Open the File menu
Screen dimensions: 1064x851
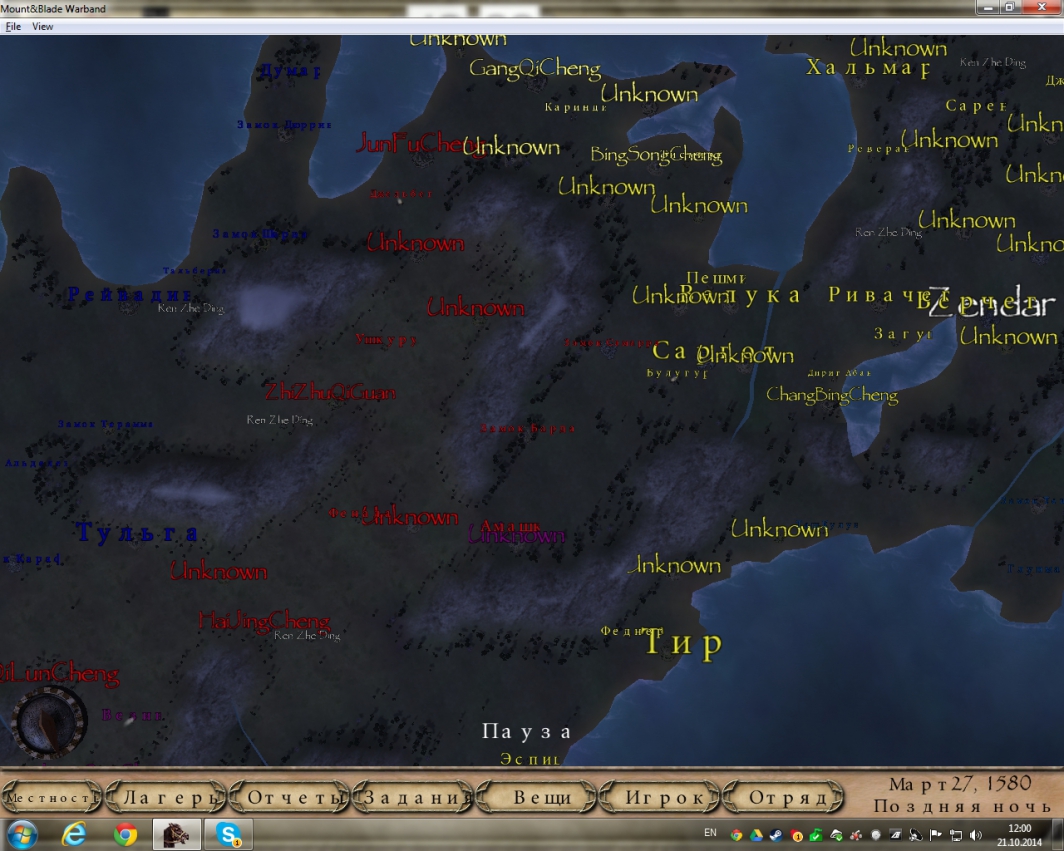pos(13,27)
